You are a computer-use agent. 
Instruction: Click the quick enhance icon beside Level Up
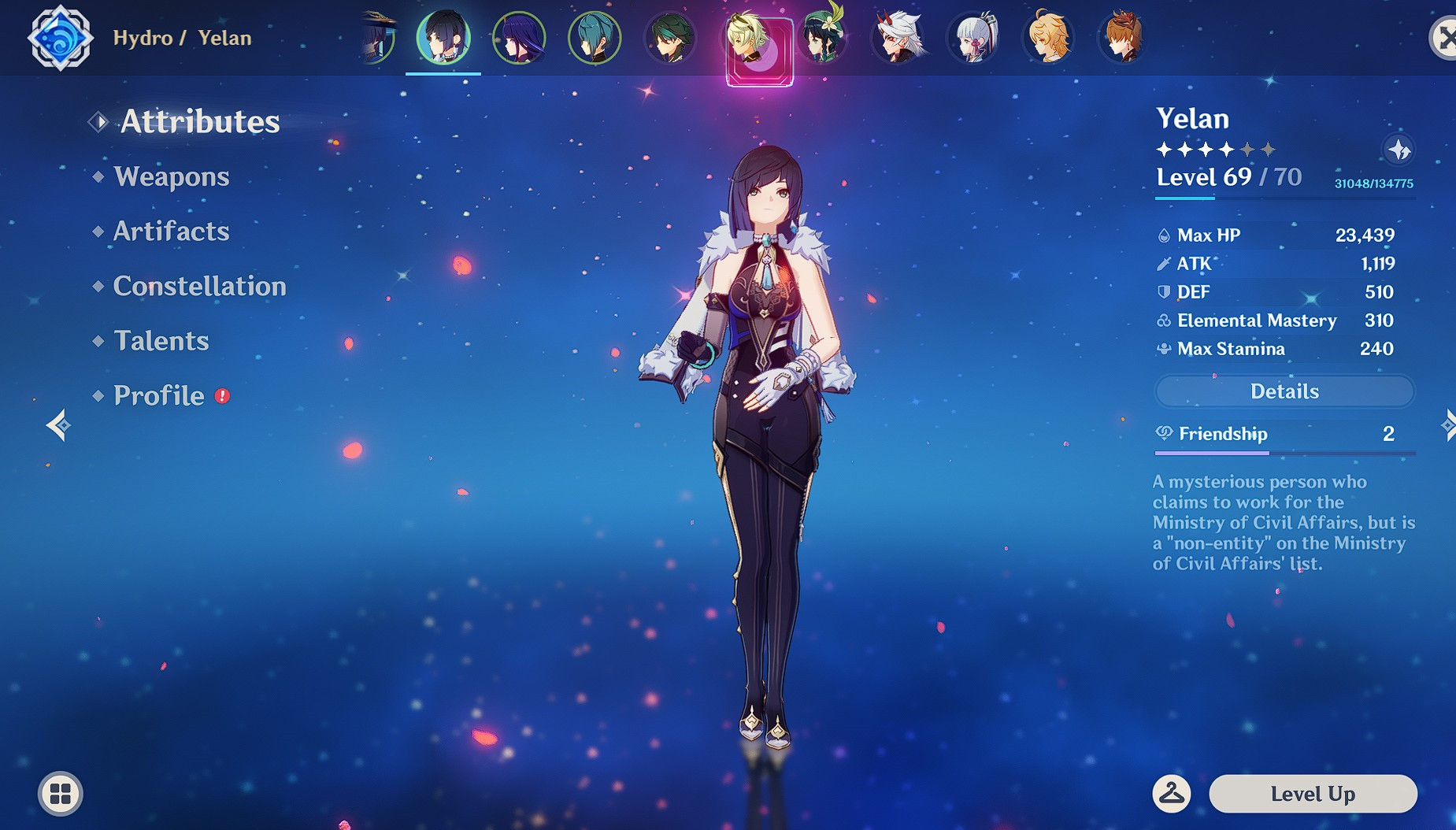pos(1173,794)
